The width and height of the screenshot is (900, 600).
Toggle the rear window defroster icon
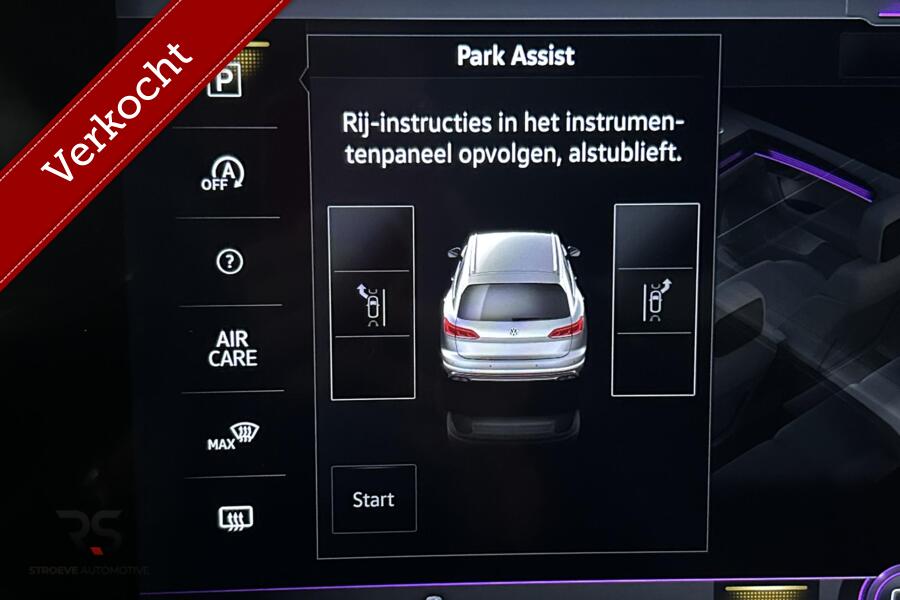click(235, 517)
